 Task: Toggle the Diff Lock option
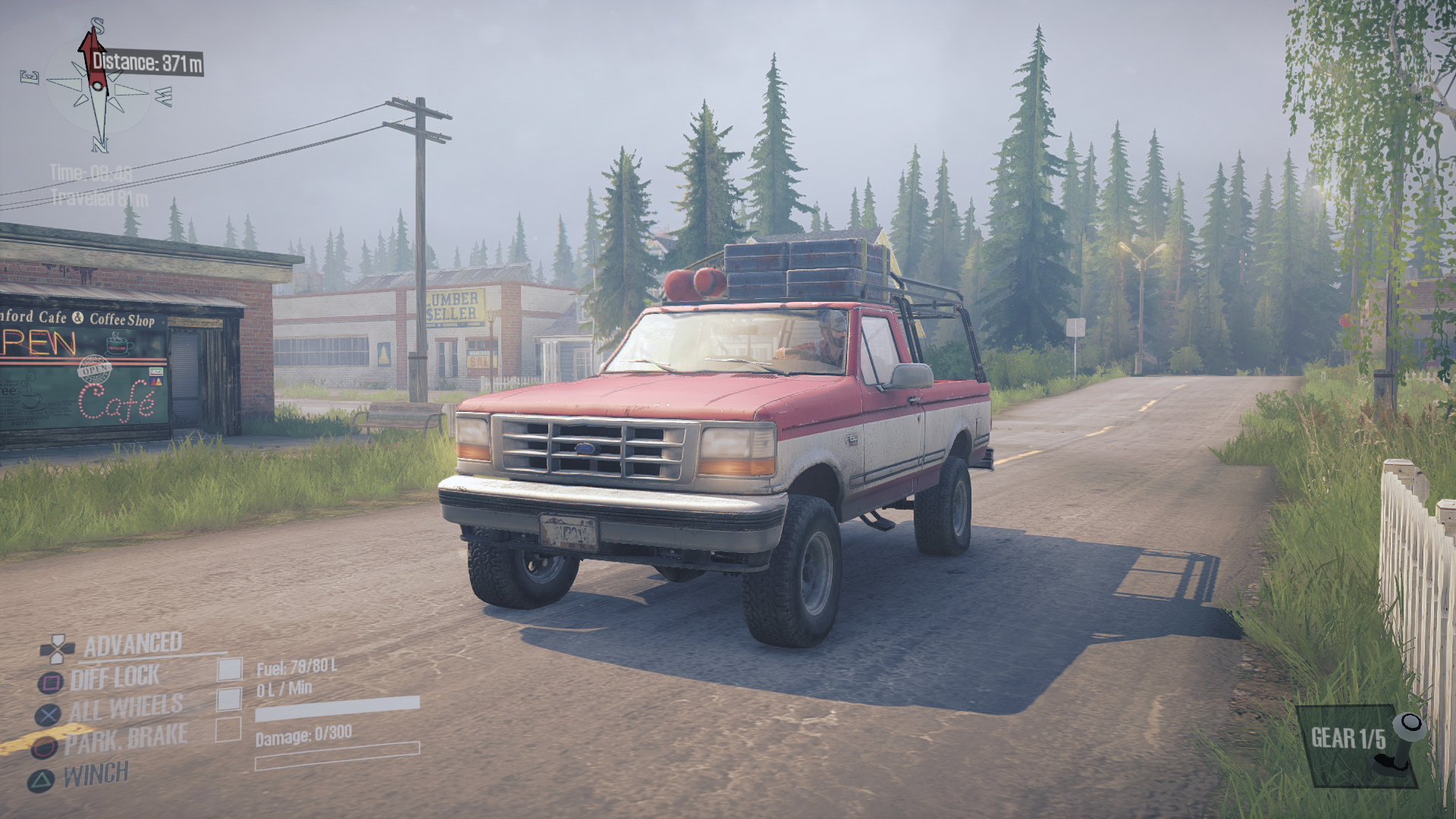(x=115, y=678)
